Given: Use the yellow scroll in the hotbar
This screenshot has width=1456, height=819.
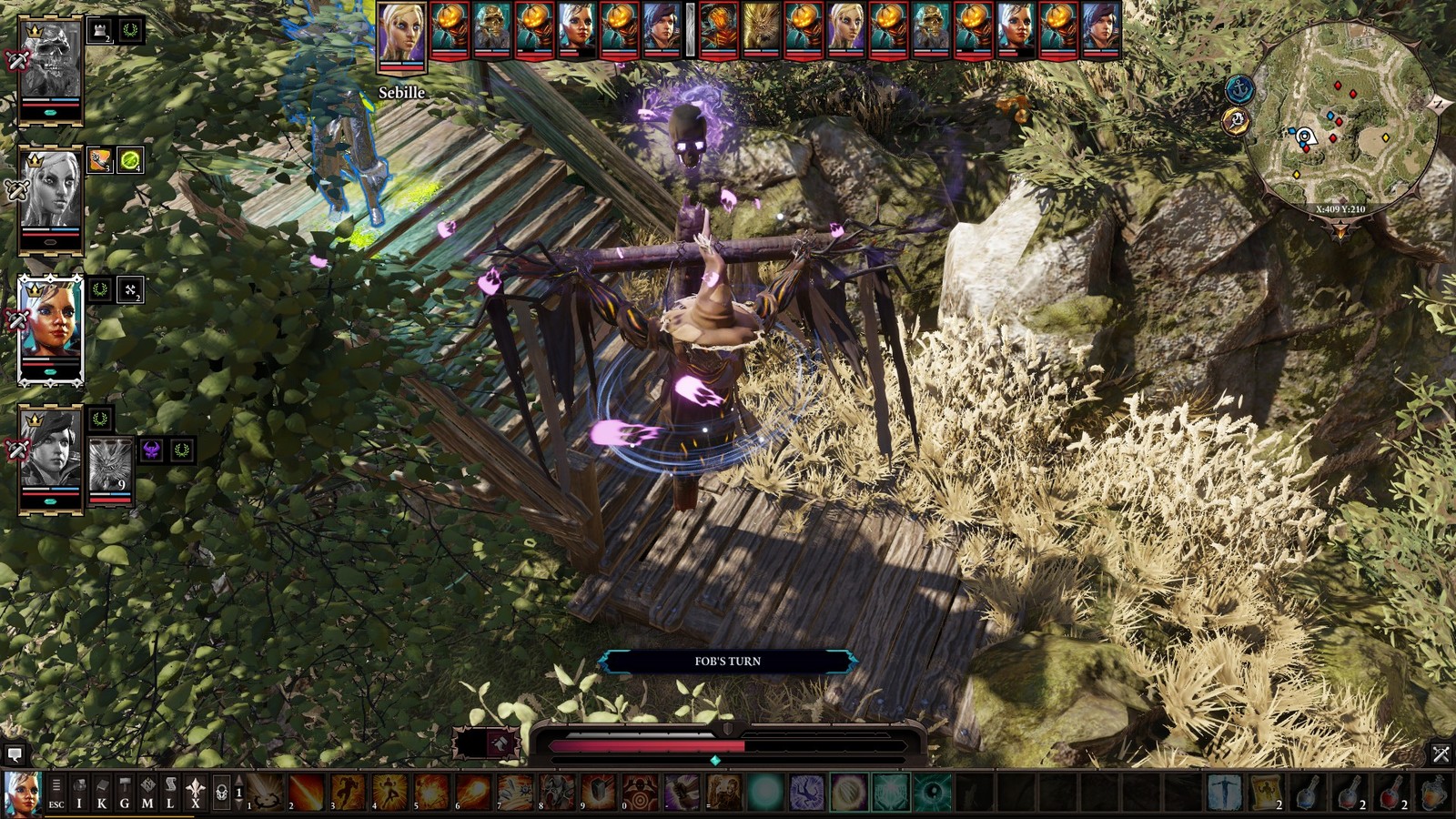Looking at the screenshot, I should (1266, 793).
